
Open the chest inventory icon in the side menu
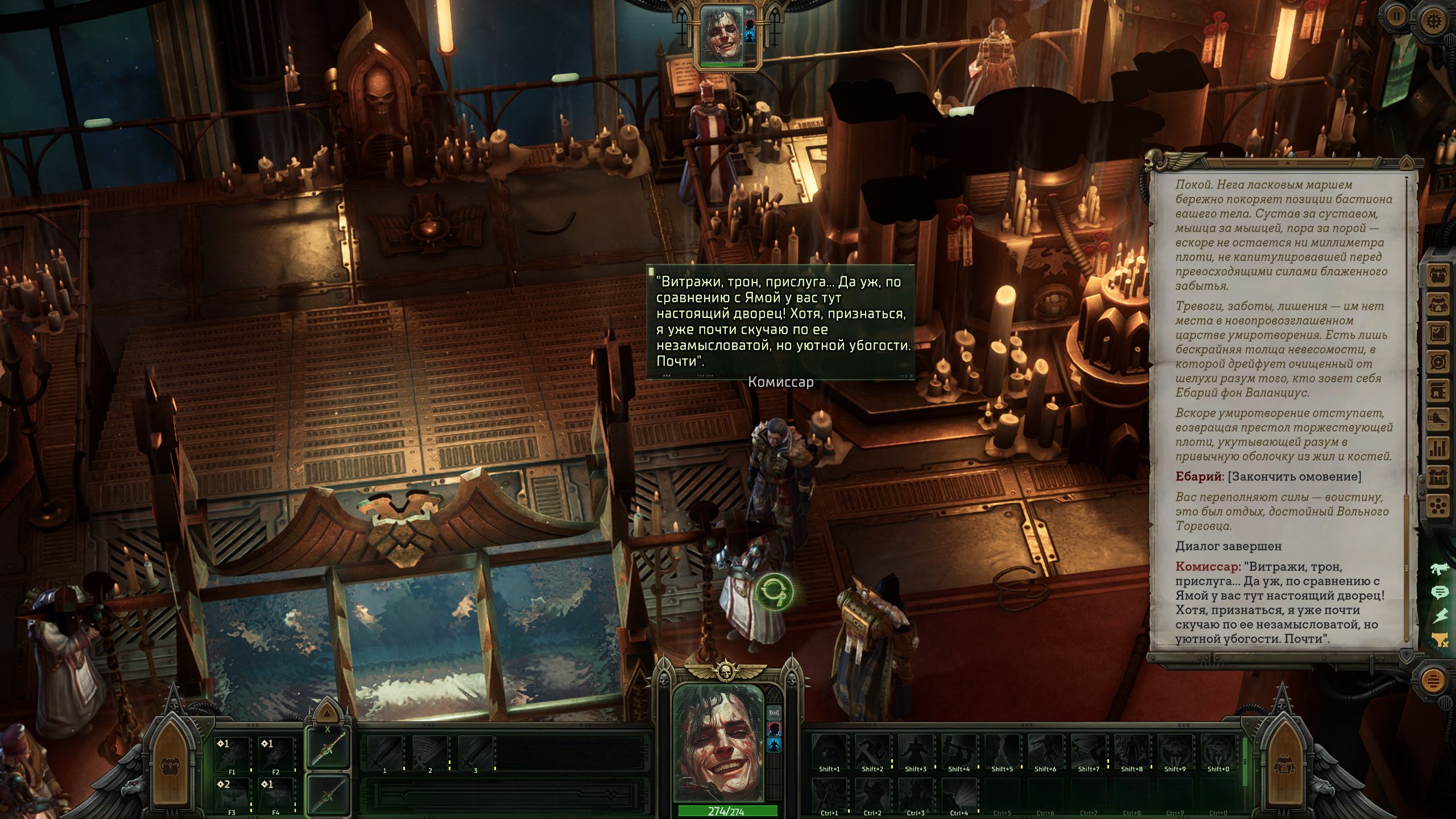tap(1439, 276)
